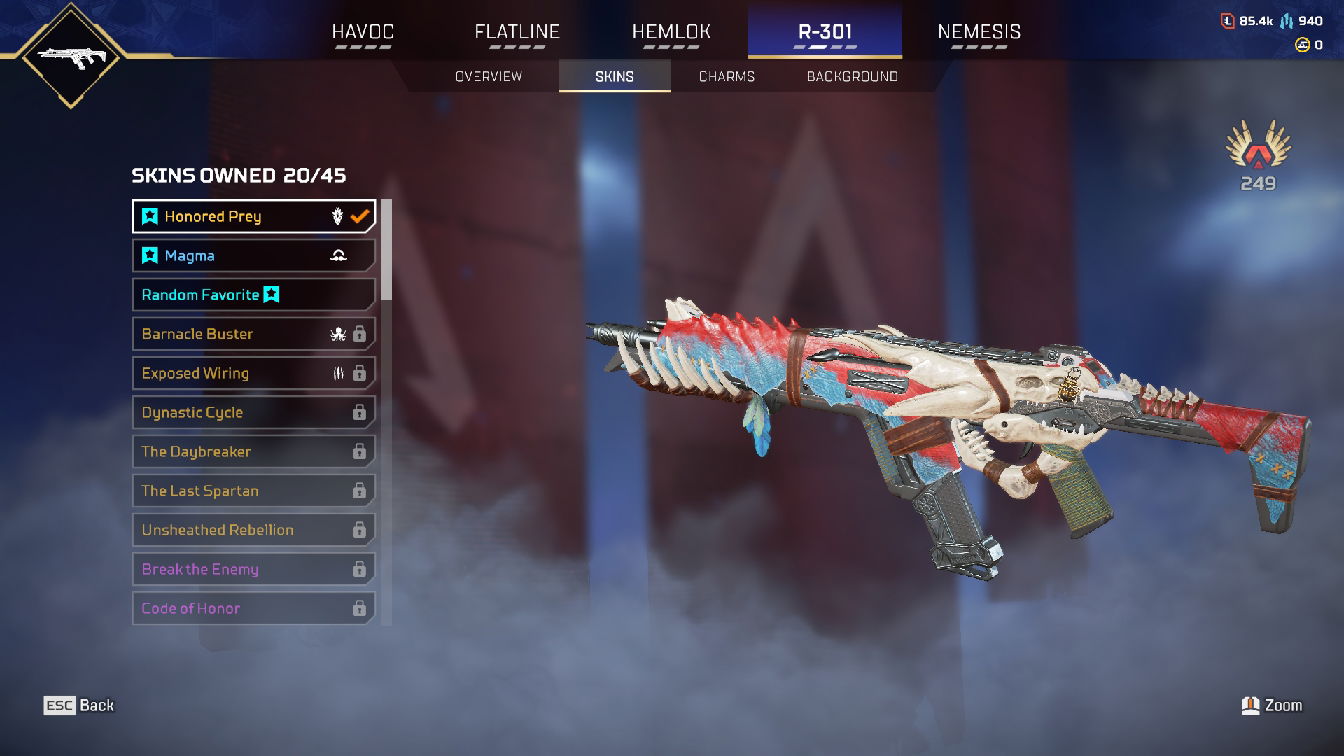Click the gold weapon mastery badge showing 249
Viewport: 1344px width, 756px height.
point(1258,155)
